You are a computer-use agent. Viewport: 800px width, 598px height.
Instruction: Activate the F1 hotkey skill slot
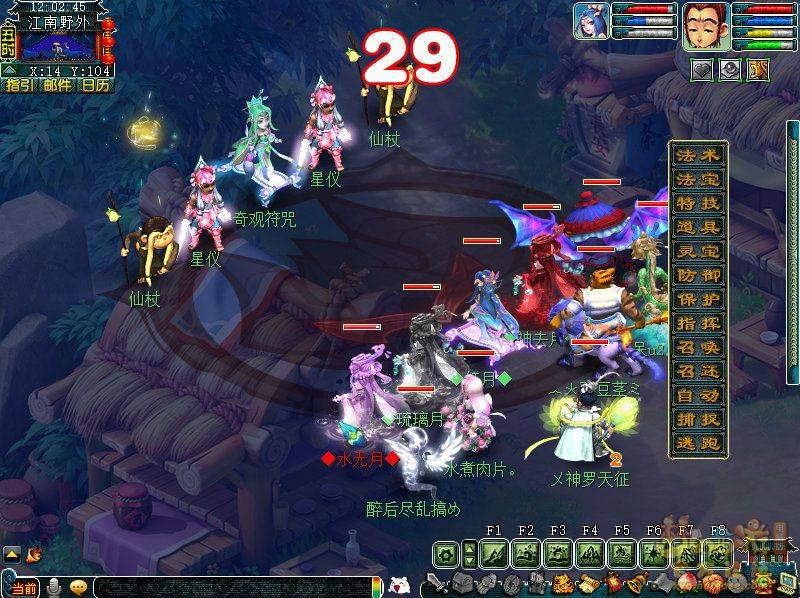493,553
